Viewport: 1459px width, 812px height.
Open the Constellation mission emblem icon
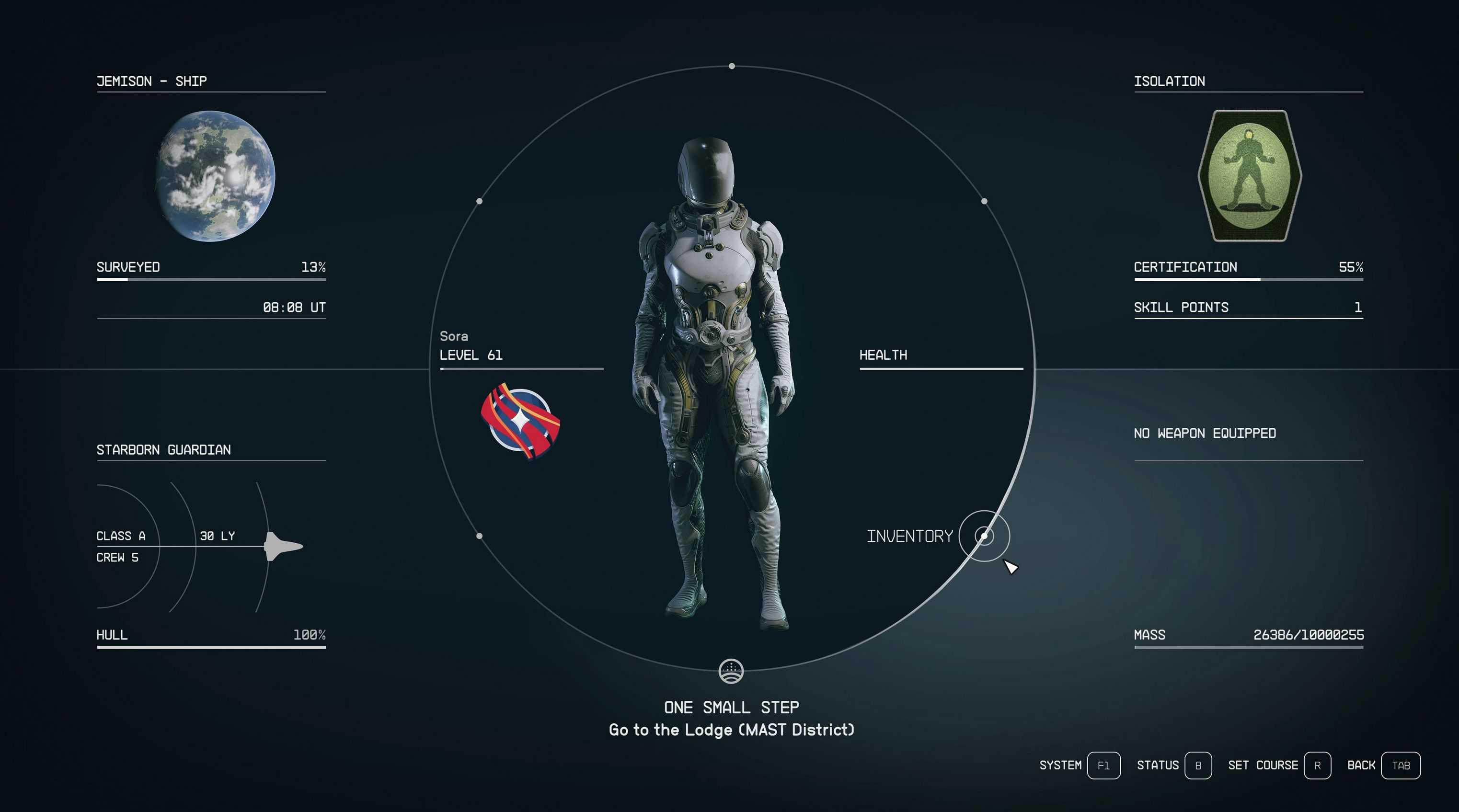pyautogui.click(x=731, y=672)
